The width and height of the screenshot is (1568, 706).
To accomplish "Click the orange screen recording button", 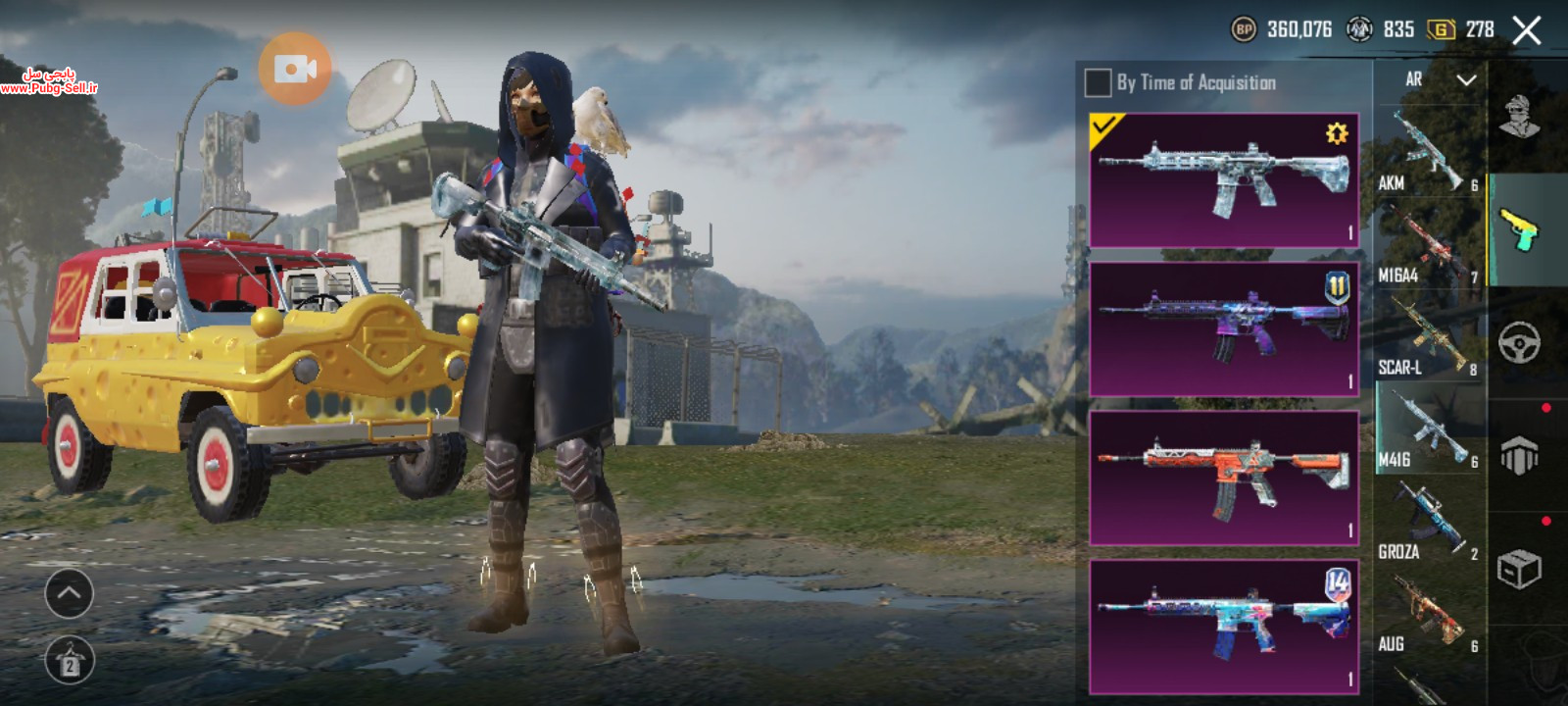I will 295,68.
